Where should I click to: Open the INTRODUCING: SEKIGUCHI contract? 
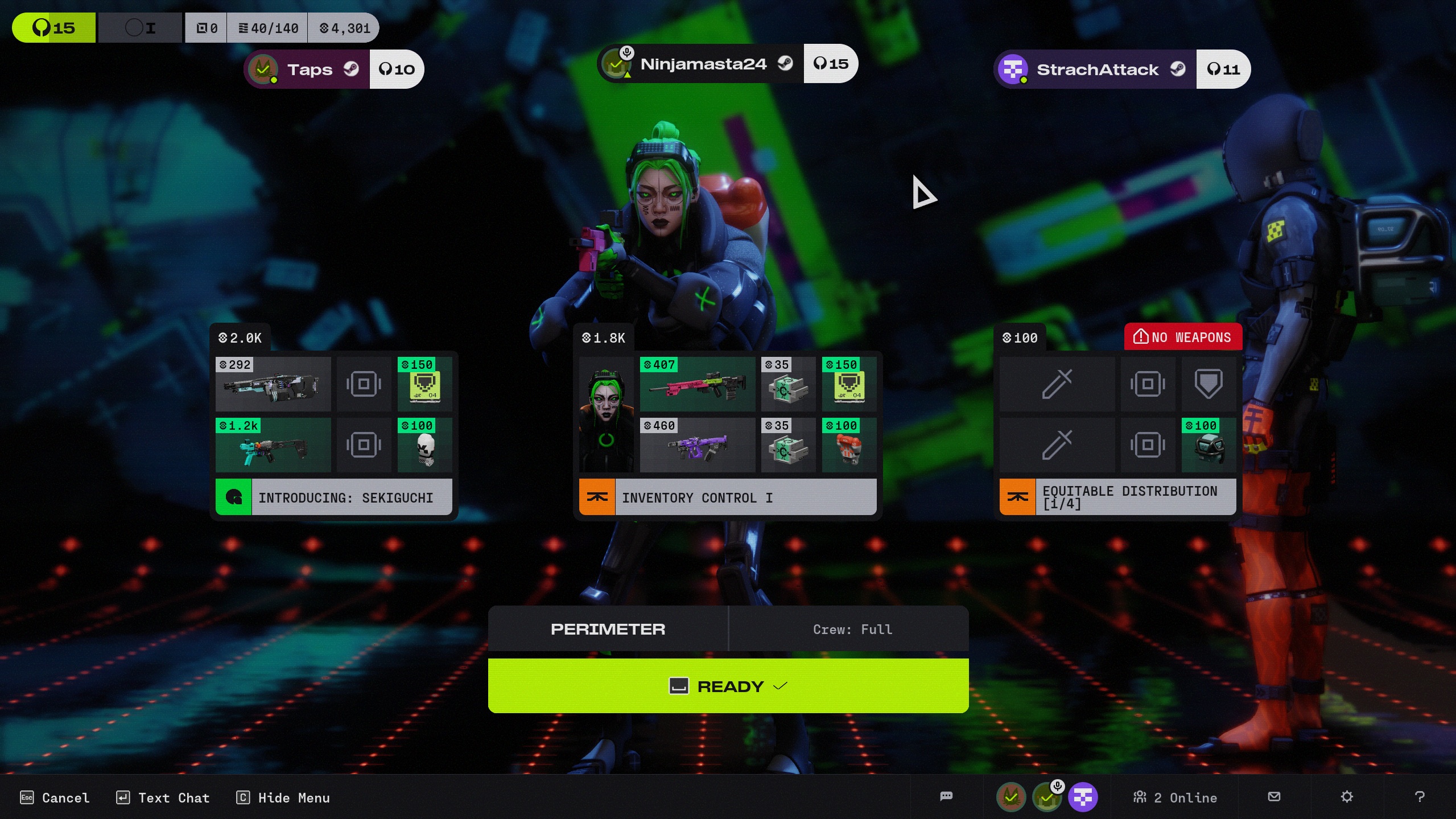pyautogui.click(x=333, y=497)
